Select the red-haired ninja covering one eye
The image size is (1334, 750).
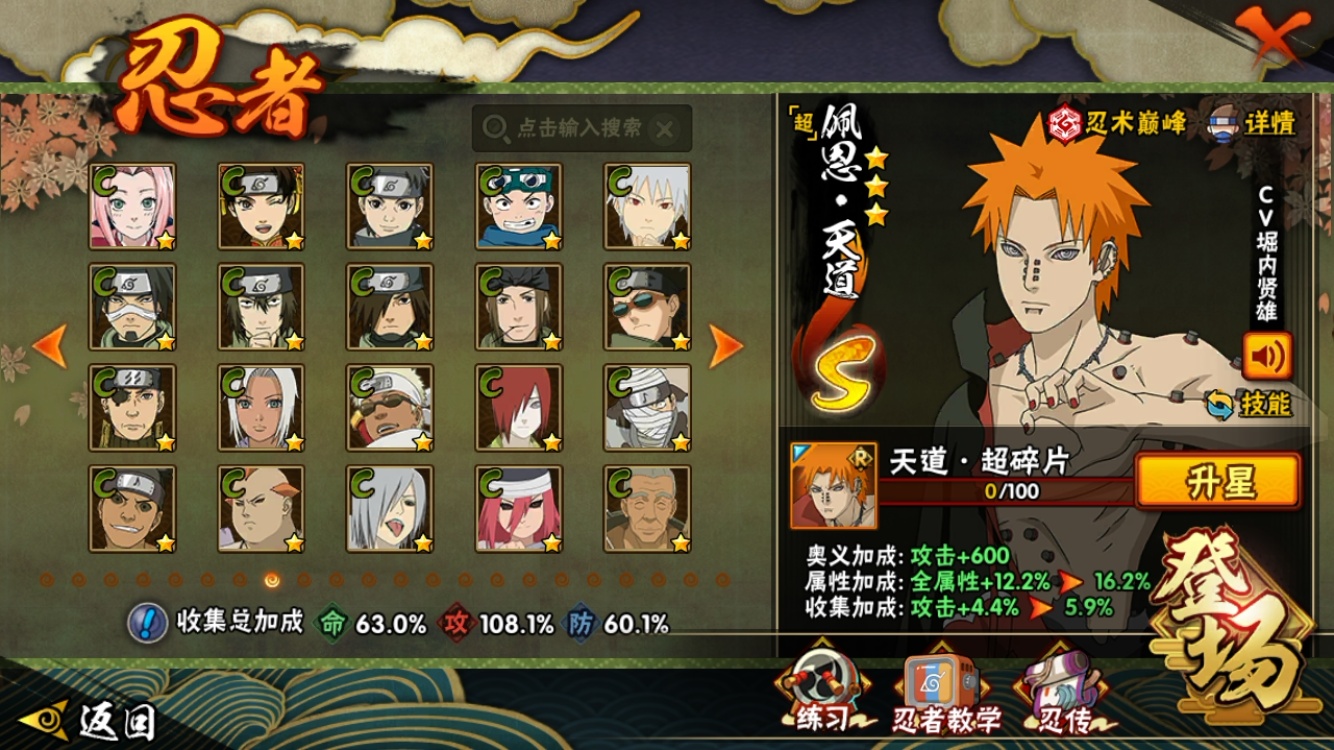(x=518, y=407)
